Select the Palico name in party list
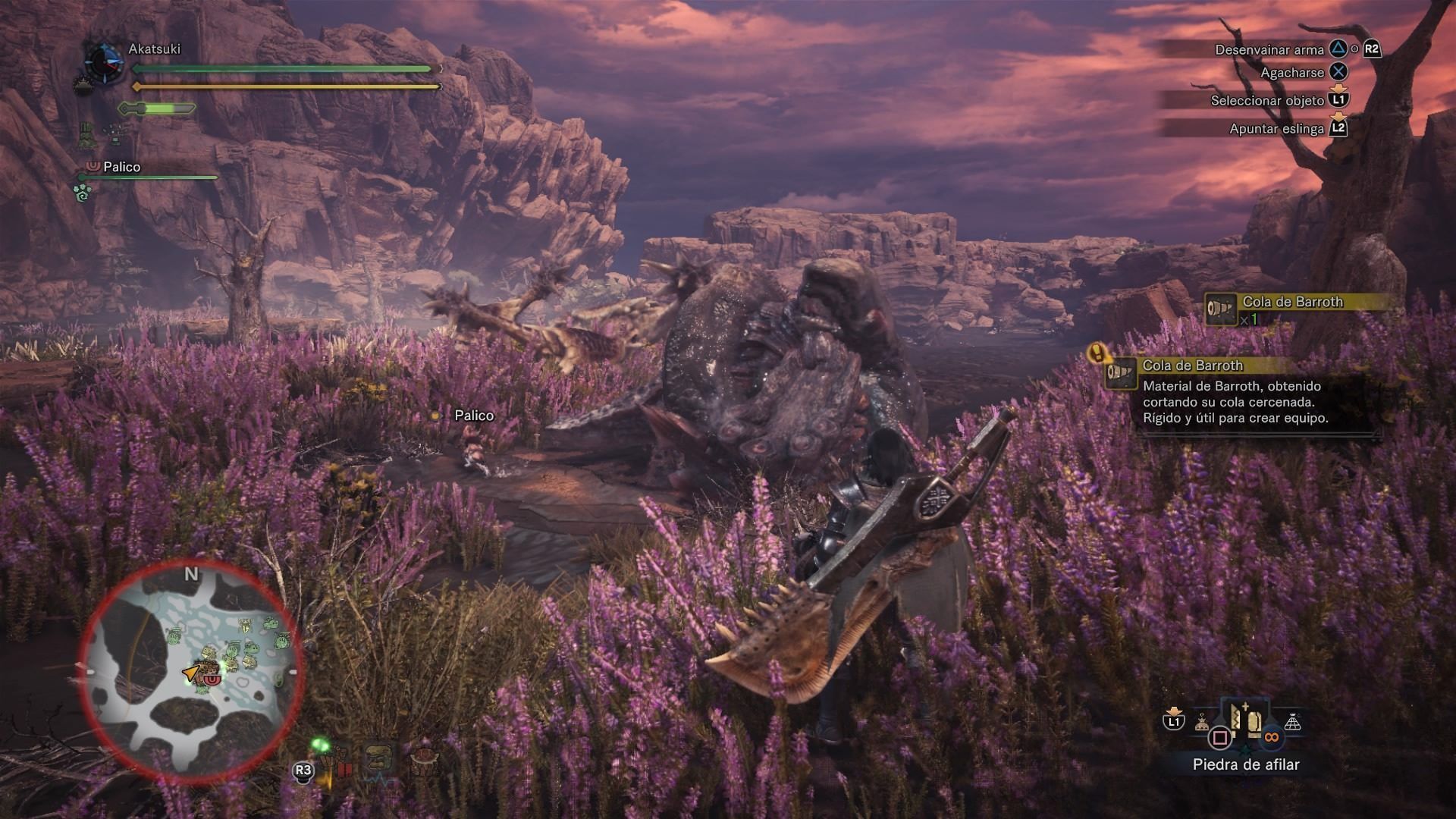The width and height of the screenshot is (1456, 819). (121, 167)
